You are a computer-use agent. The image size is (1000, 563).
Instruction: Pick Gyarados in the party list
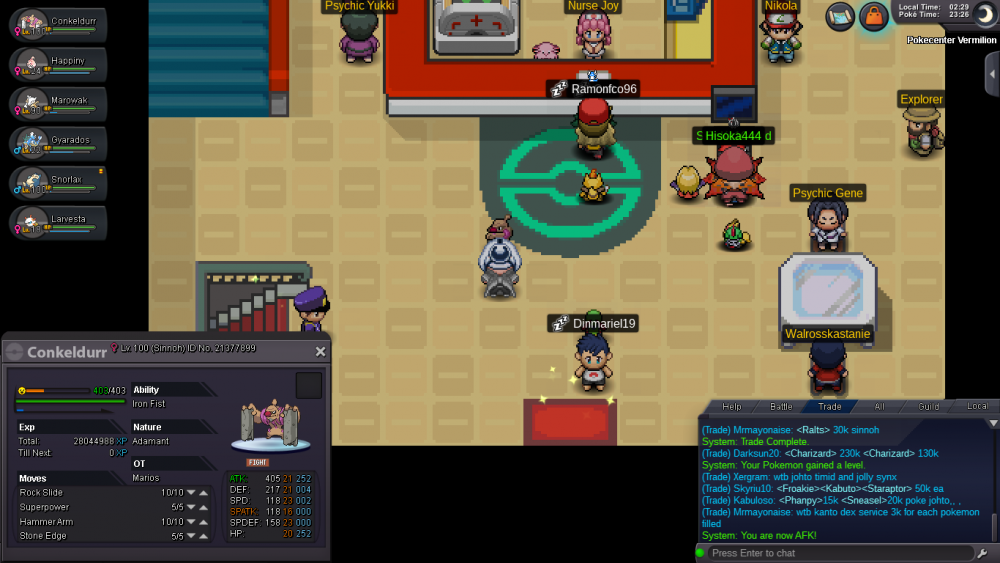pyautogui.click(x=58, y=144)
